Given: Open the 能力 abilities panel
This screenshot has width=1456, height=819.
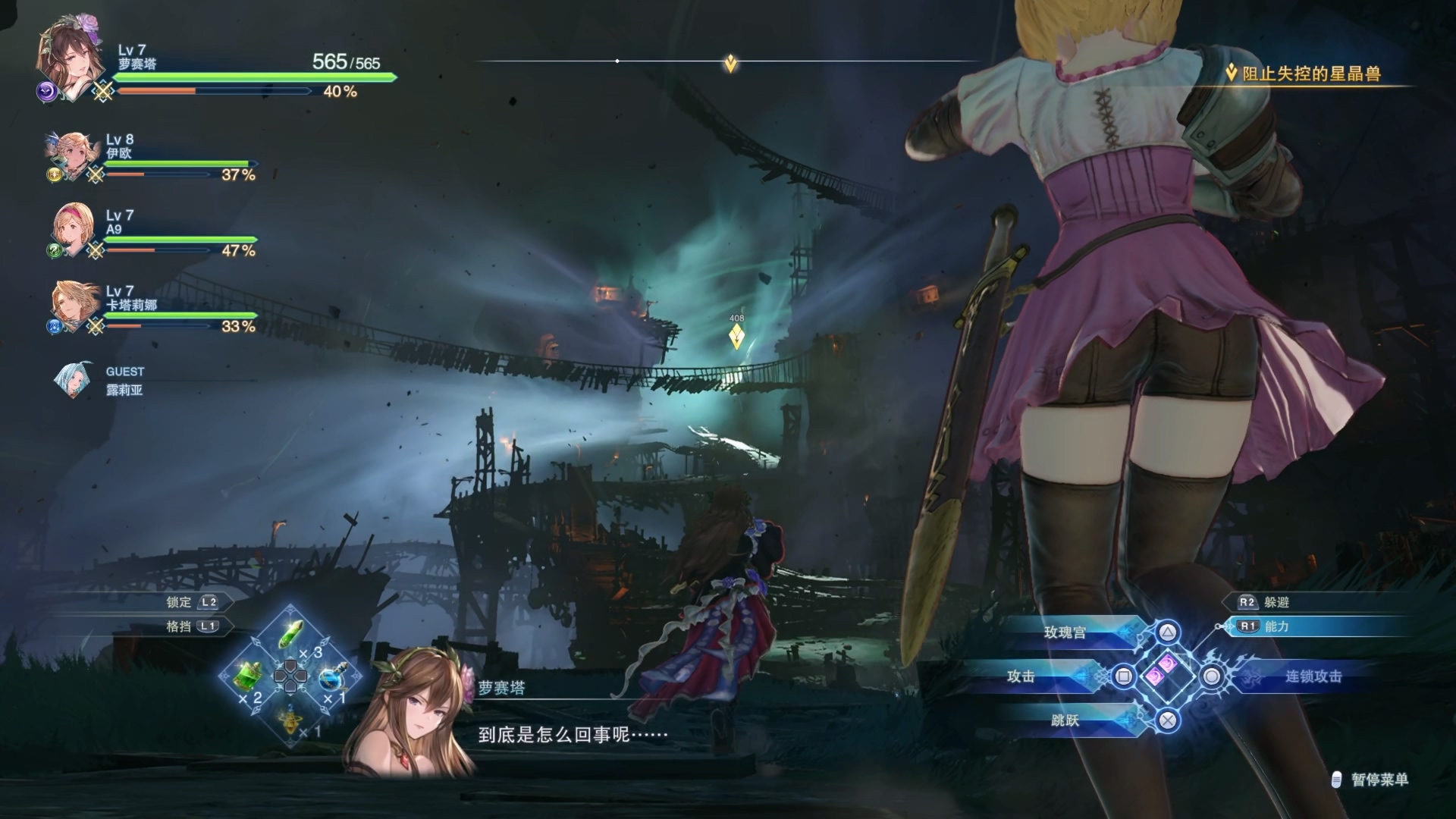Looking at the screenshot, I should point(1276,626).
